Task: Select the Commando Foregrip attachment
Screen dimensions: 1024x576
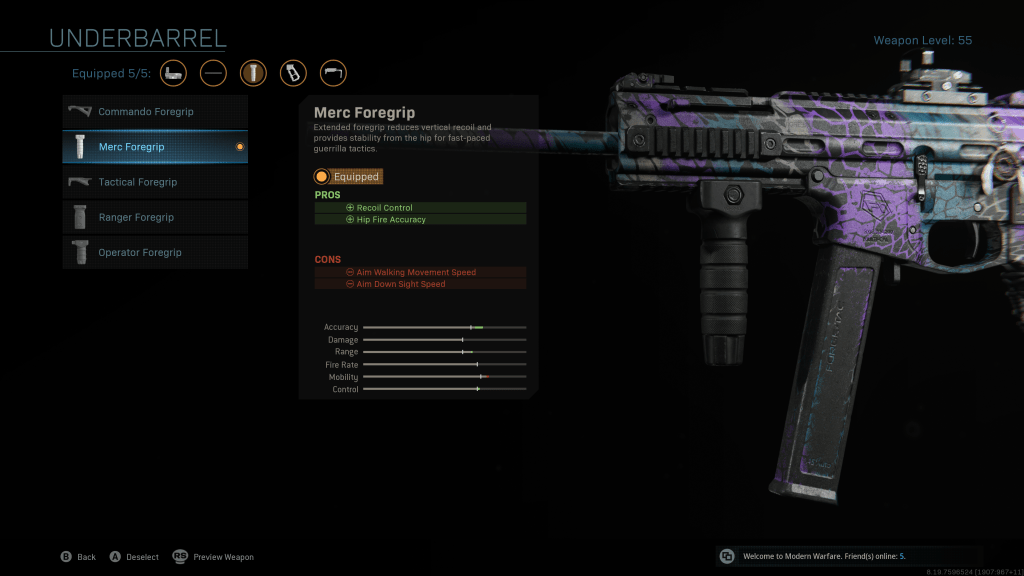Action: click(x=155, y=112)
